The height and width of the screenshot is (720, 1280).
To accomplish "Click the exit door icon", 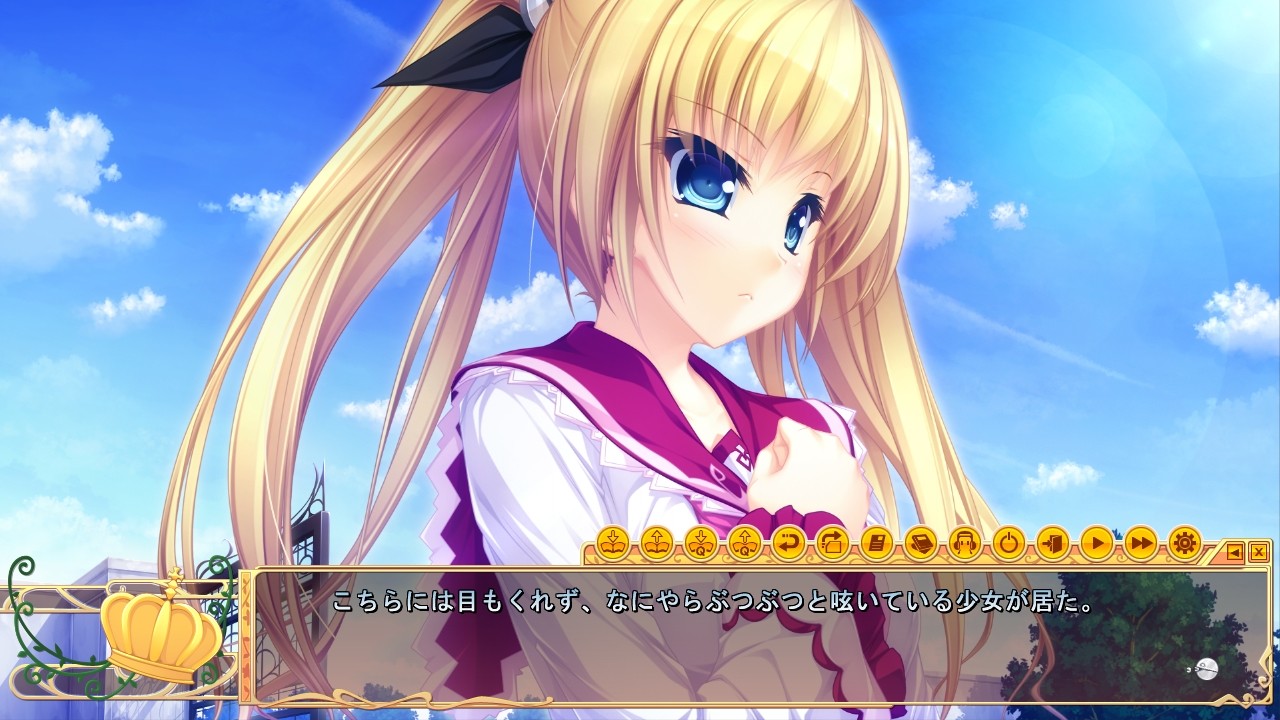I will [1052, 544].
